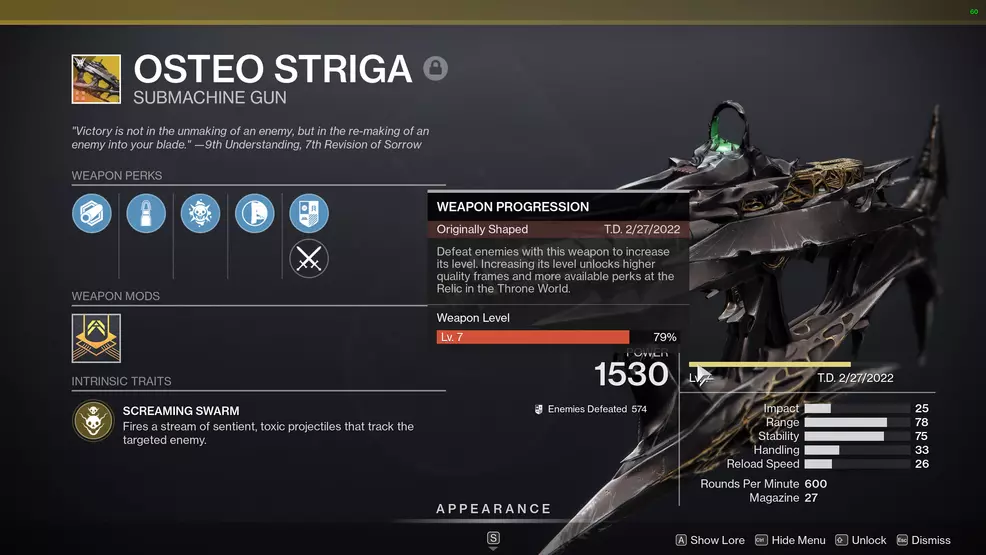
Task: Click the Osteo Striga weapon thumbnail
Action: coord(96,80)
